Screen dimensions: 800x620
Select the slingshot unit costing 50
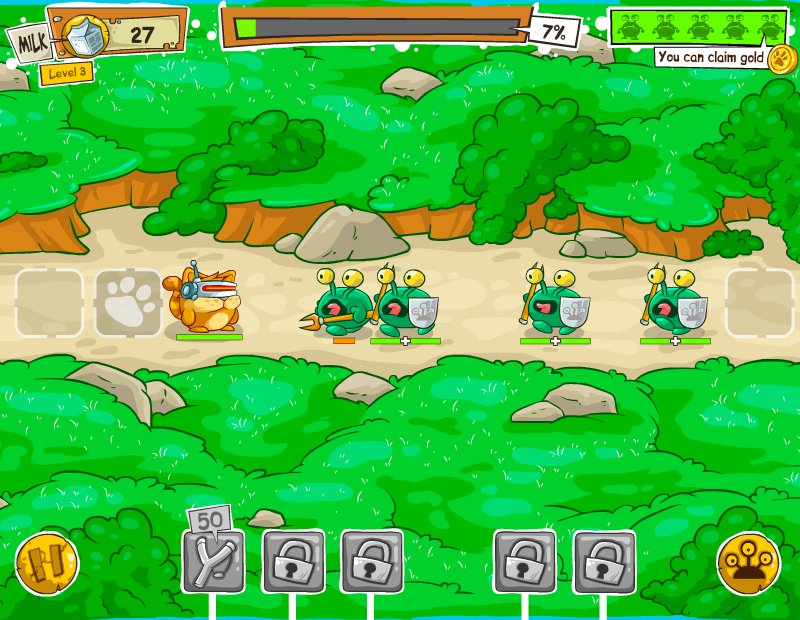coord(213,561)
